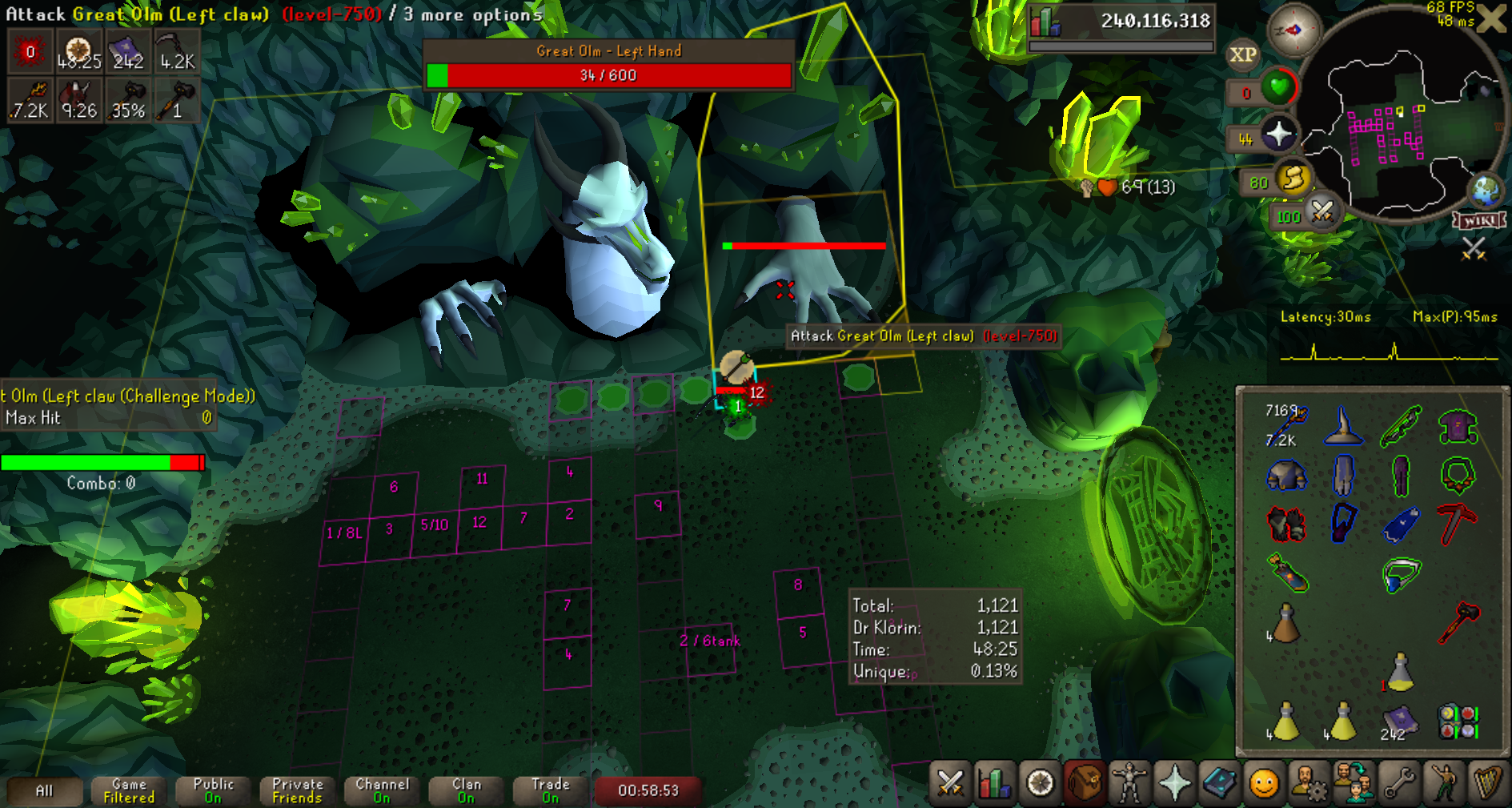Toggle the XP drops button
The width and height of the screenshot is (1512, 808).
1242,55
